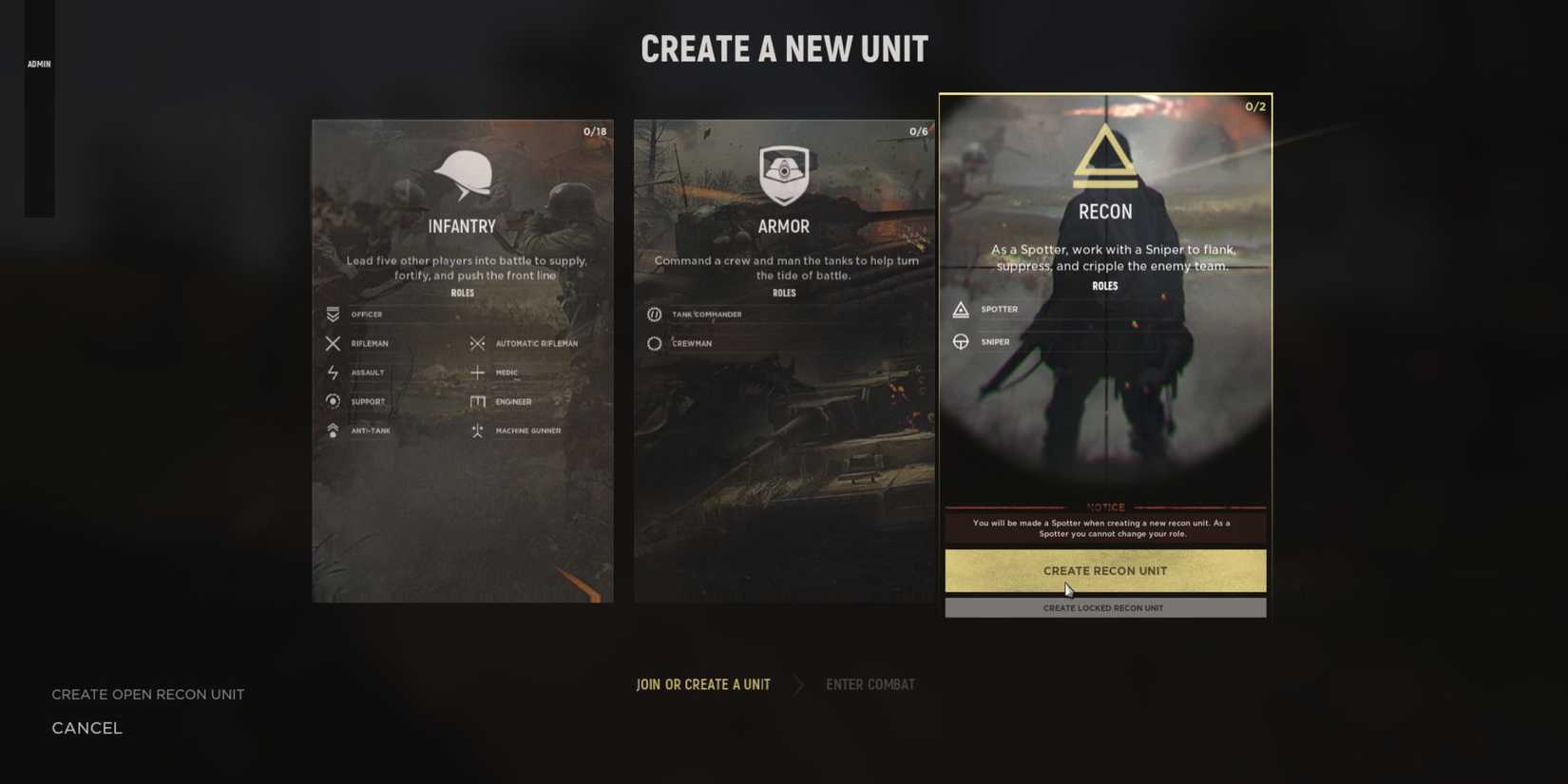Click the Create Locked Recon Unit option
Image resolution: width=1568 pixels, height=784 pixels.
coord(1104,607)
